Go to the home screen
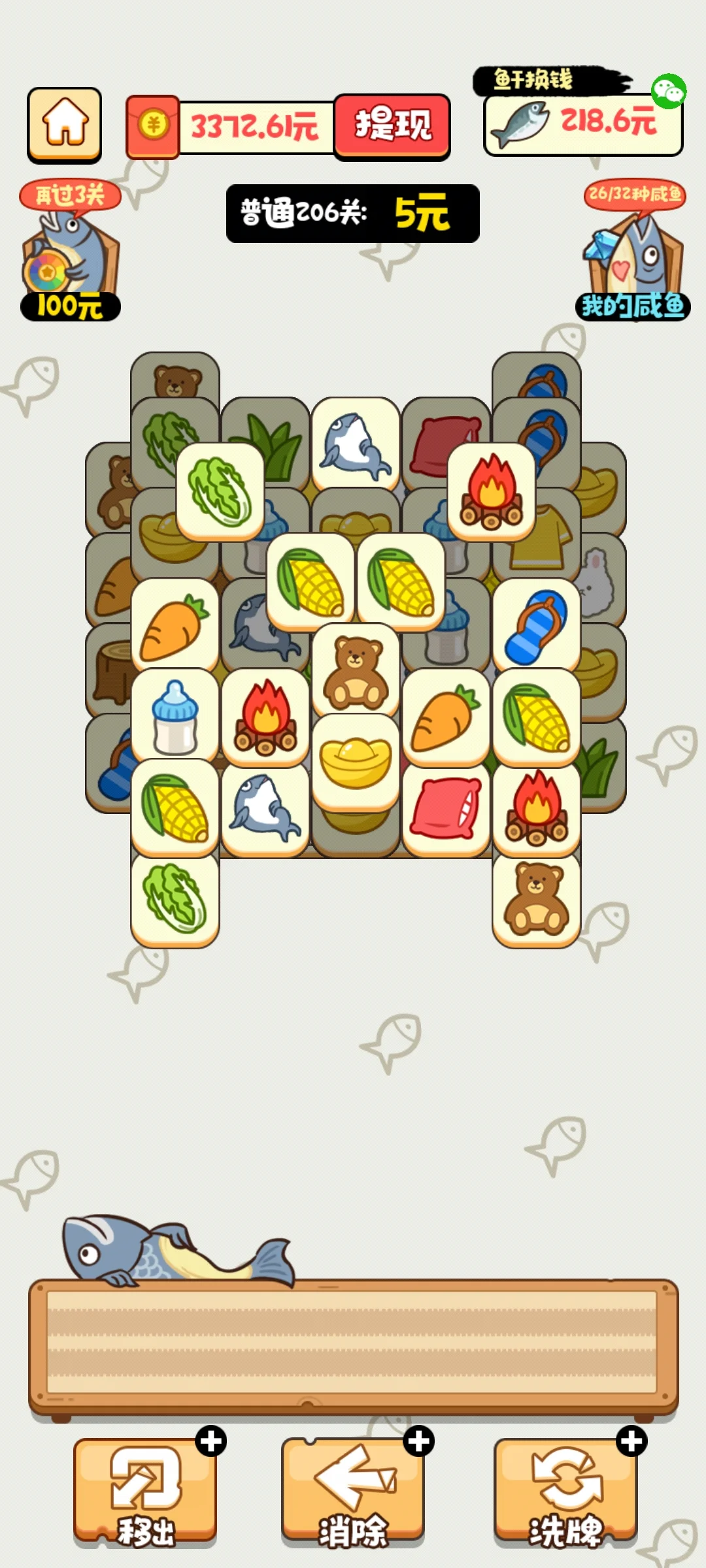 pos(64,124)
